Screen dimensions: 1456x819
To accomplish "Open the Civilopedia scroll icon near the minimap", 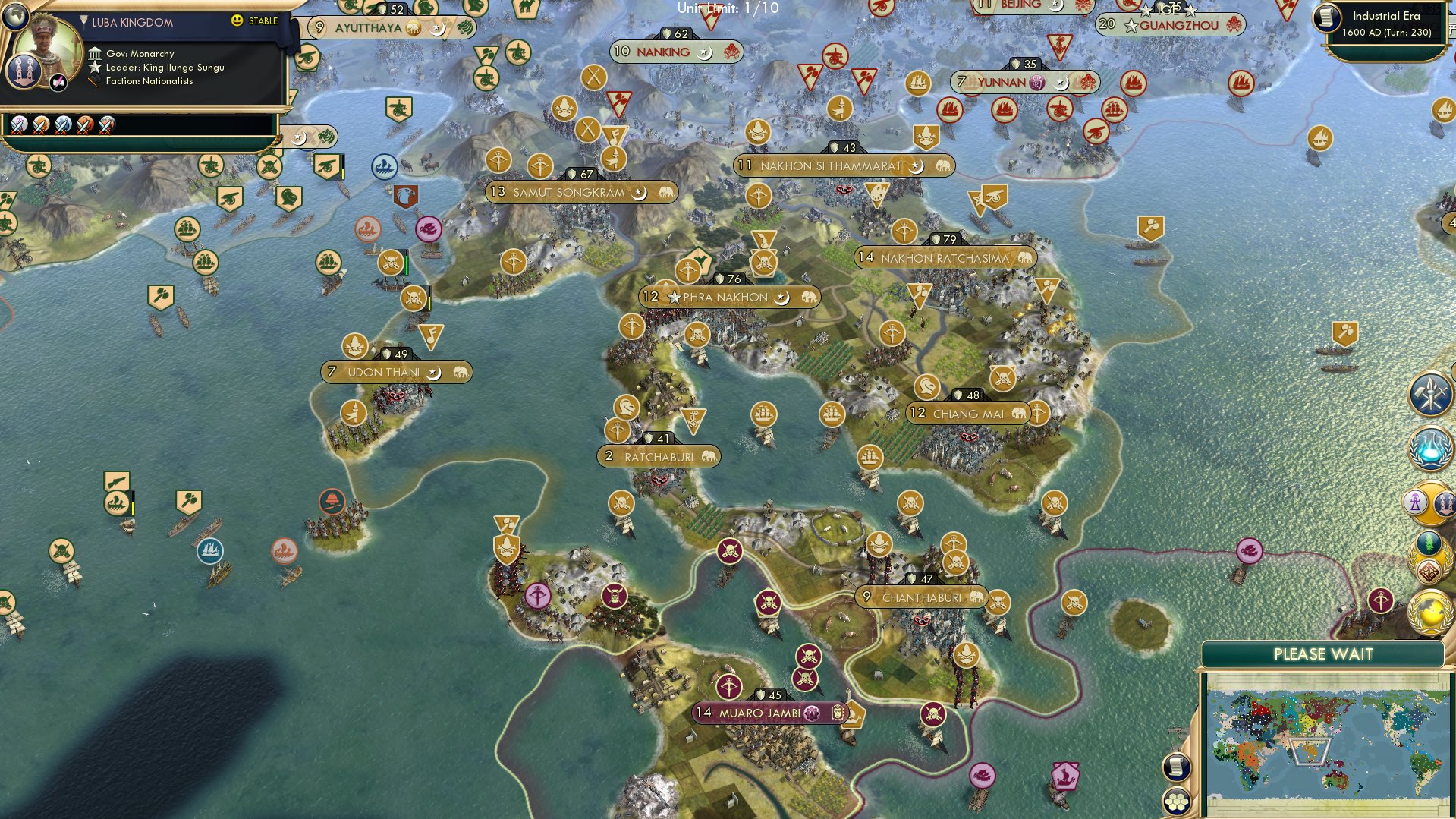I will [1175, 767].
